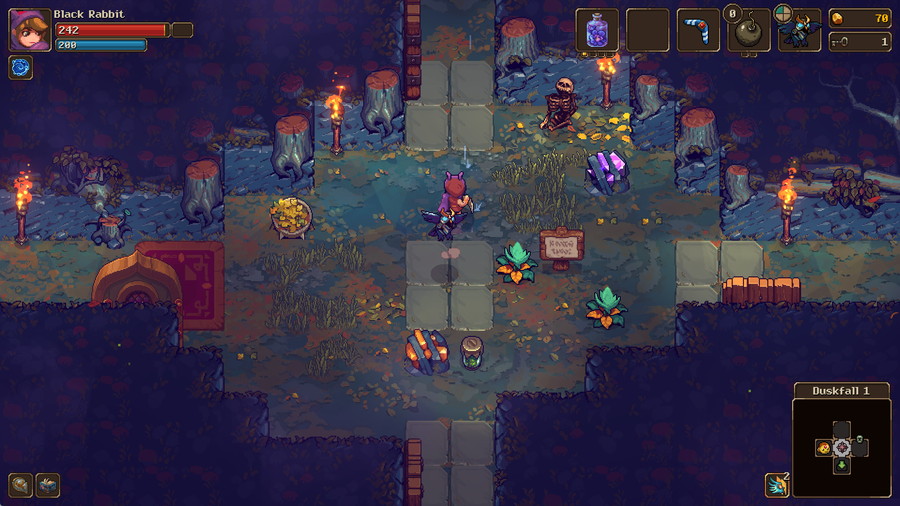Select the bomb item slot

coord(749,31)
